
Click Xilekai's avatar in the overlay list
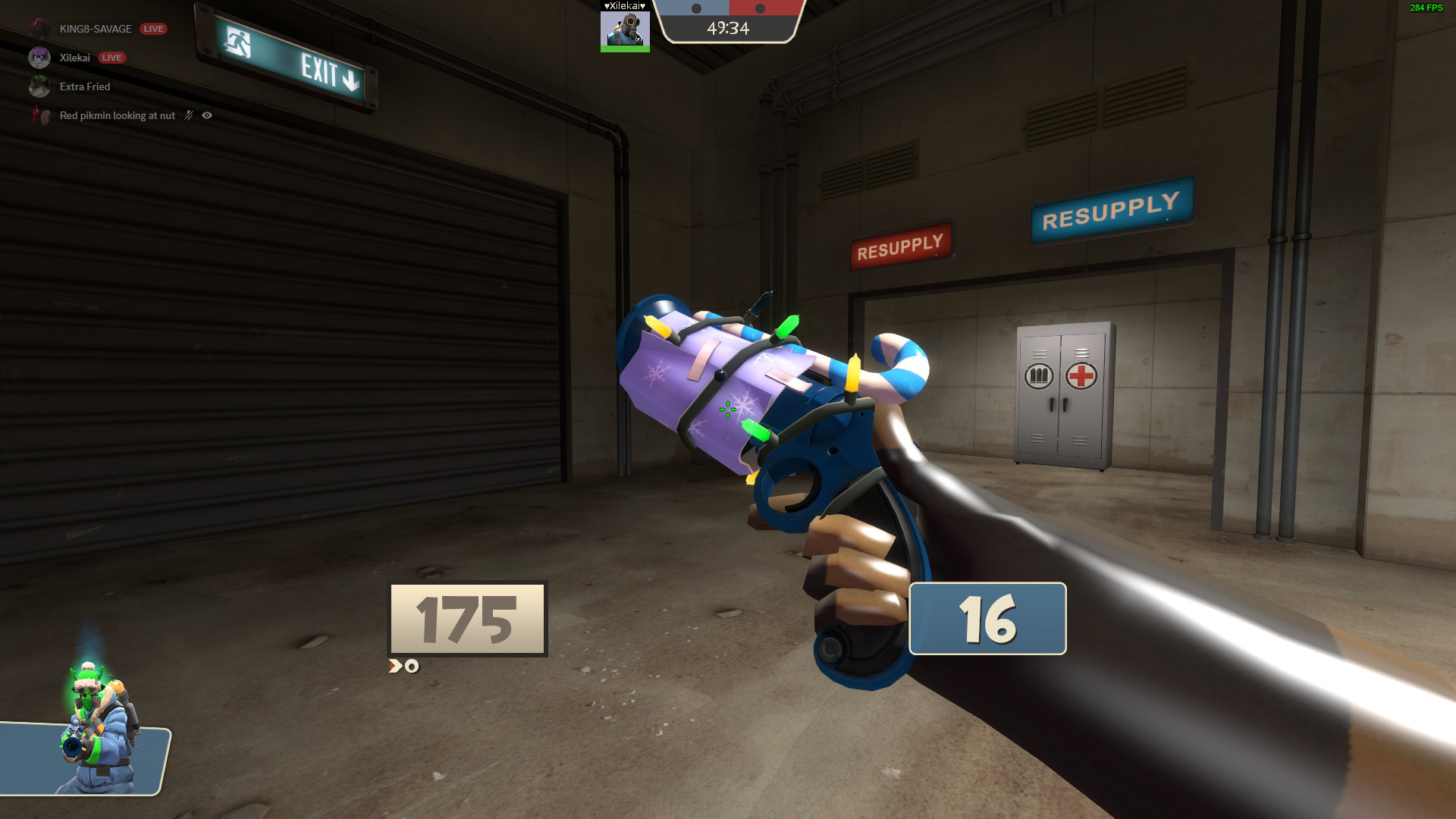[x=39, y=58]
